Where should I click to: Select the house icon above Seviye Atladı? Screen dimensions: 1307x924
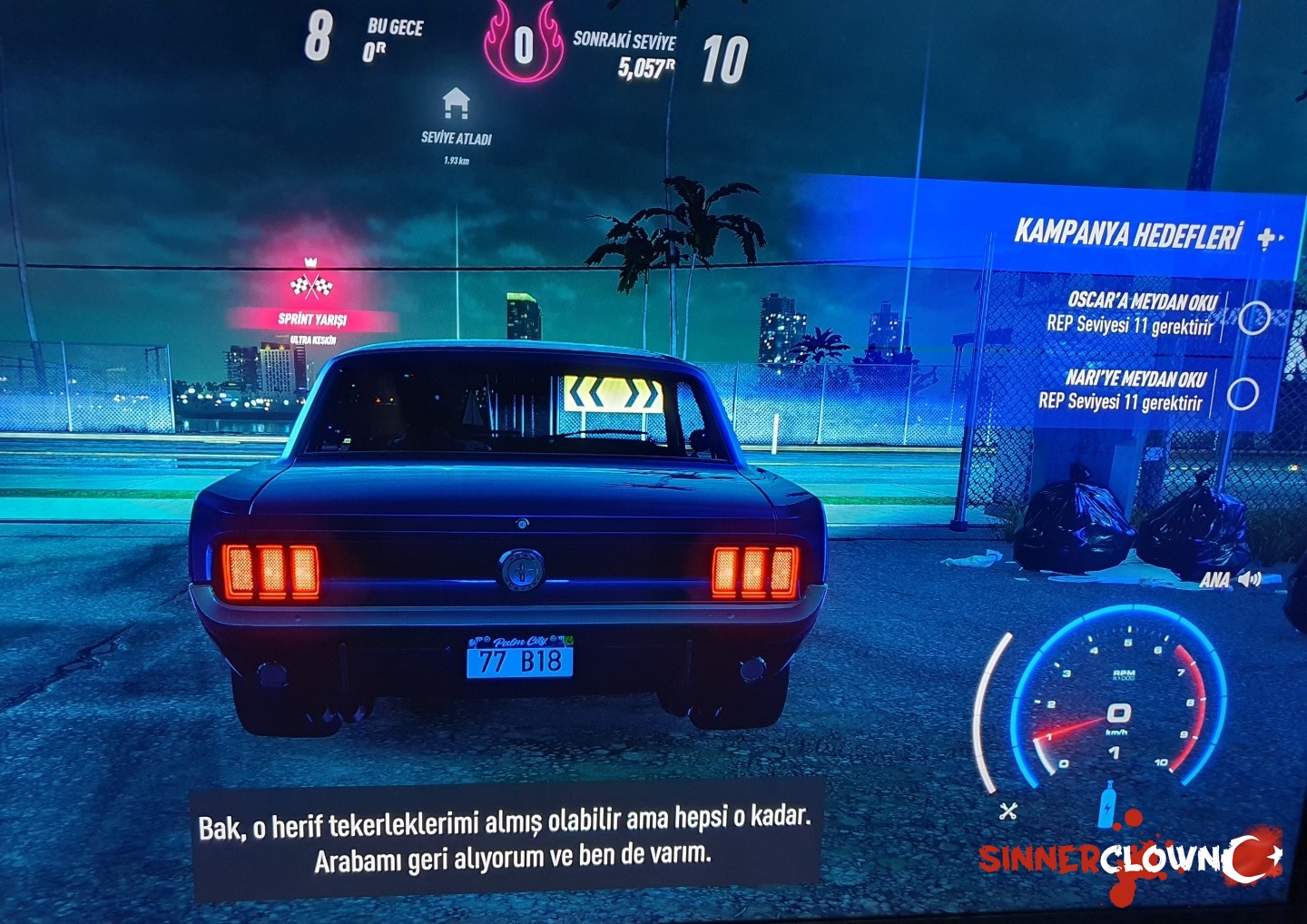[456, 104]
